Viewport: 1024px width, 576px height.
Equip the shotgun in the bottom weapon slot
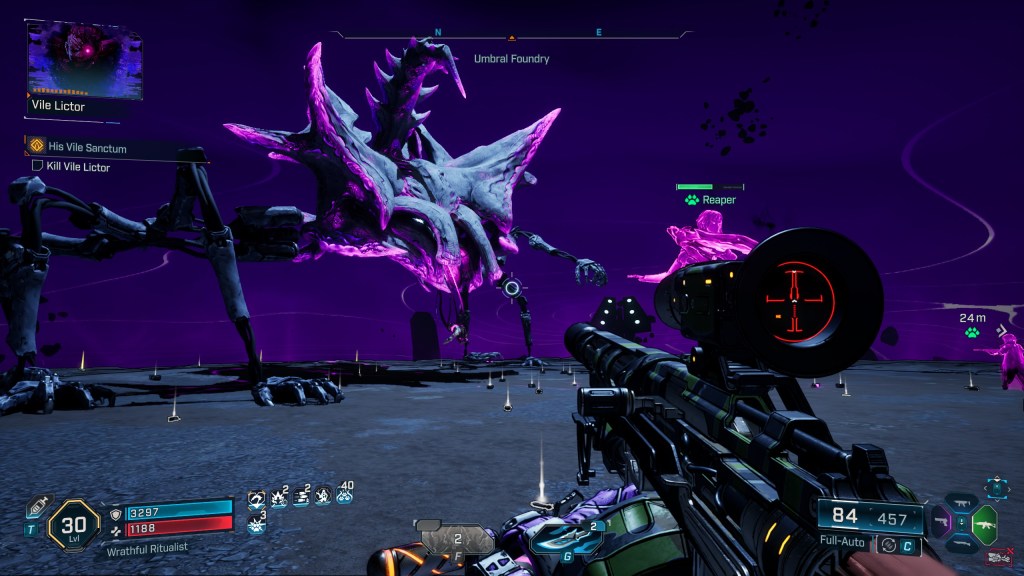tap(962, 544)
